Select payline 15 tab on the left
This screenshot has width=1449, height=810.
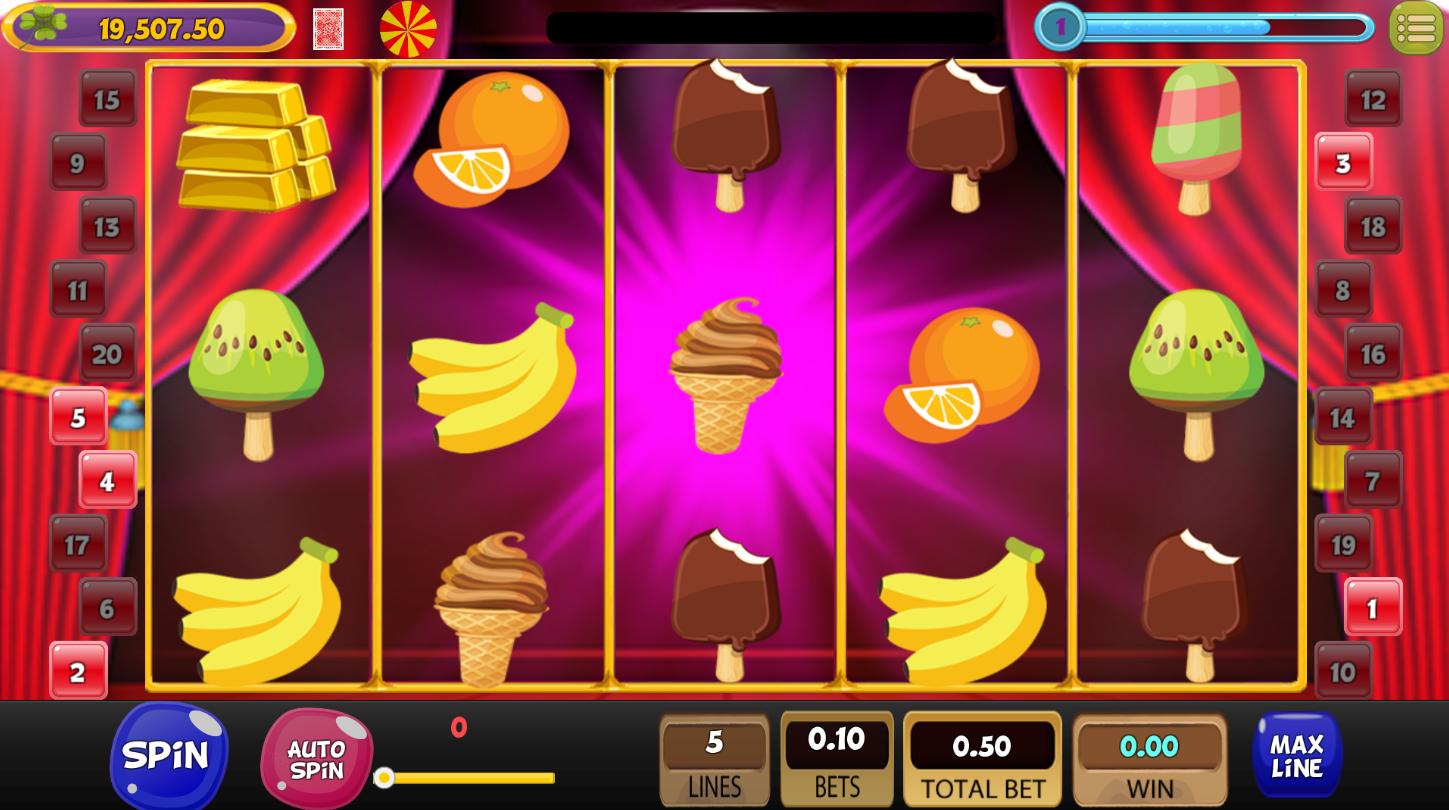pos(108,99)
